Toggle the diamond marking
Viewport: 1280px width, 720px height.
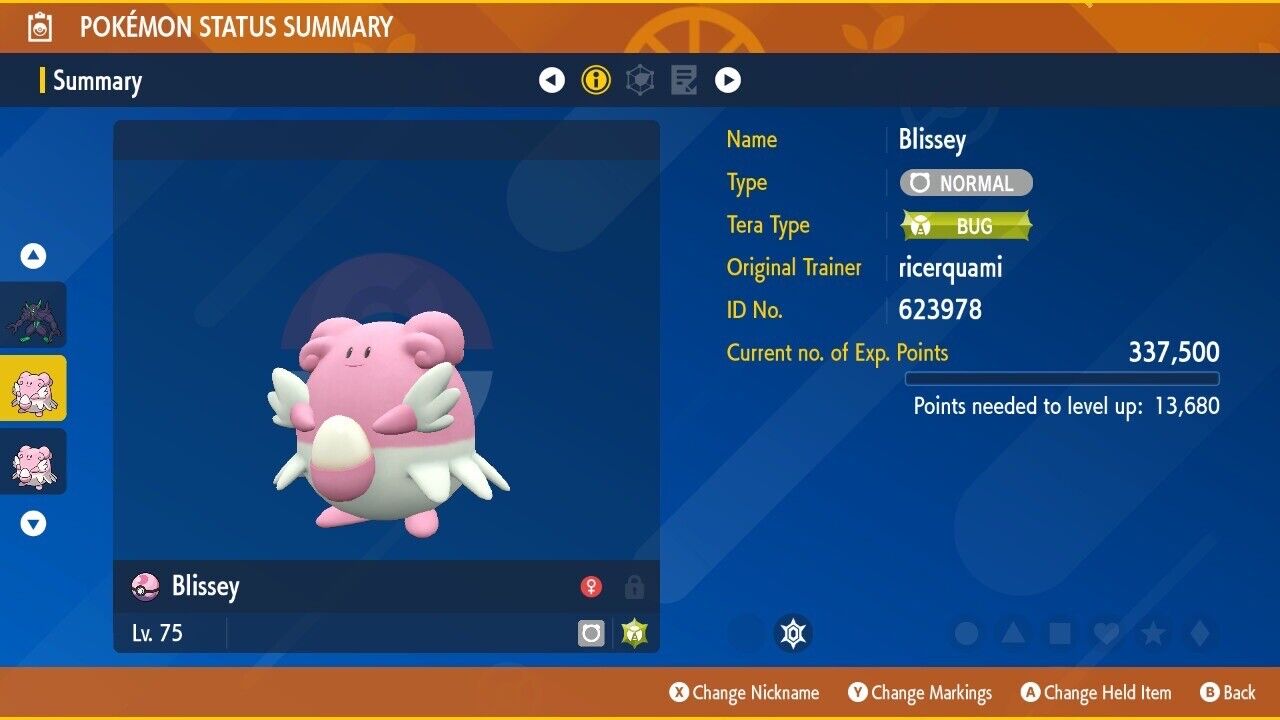point(1199,633)
